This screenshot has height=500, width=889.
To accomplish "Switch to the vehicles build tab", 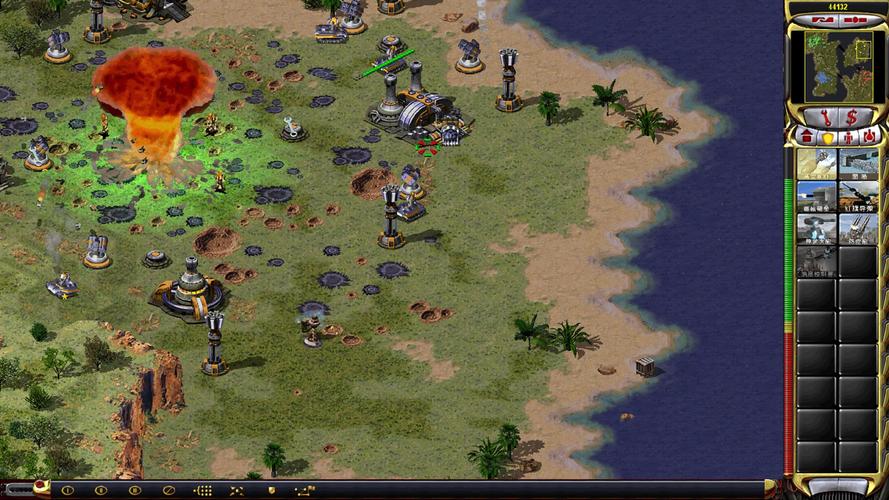I will point(869,136).
